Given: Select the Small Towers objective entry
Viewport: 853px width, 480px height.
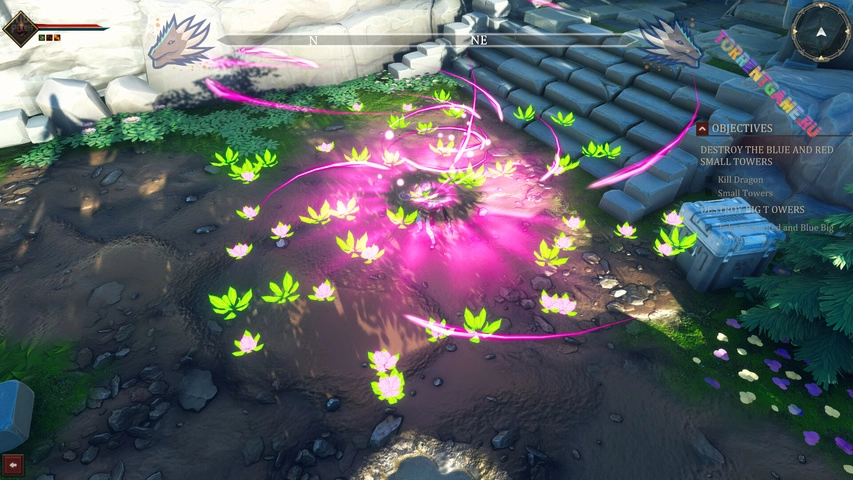Looking at the screenshot, I should pos(745,193).
